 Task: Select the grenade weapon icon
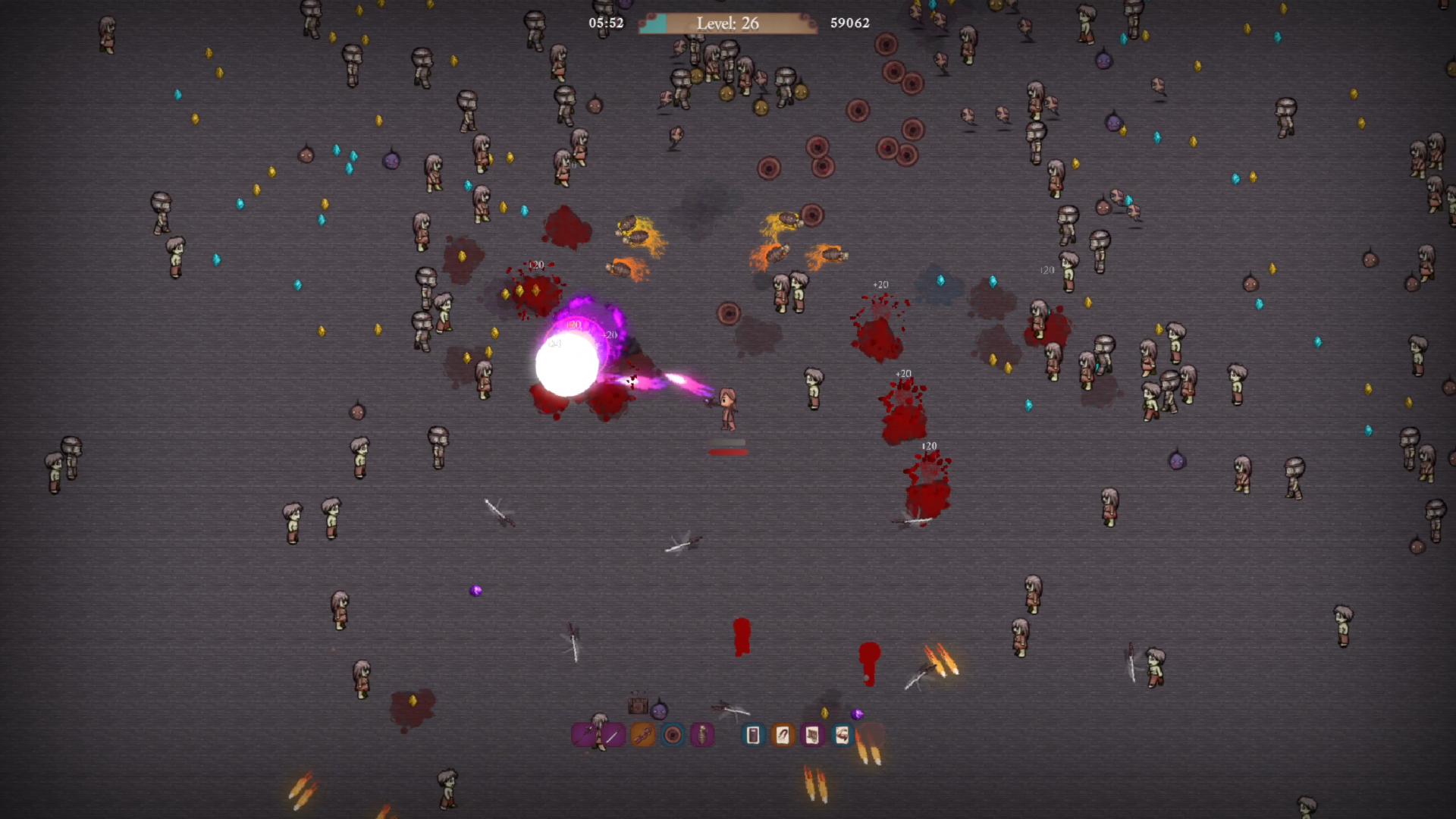click(702, 735)
